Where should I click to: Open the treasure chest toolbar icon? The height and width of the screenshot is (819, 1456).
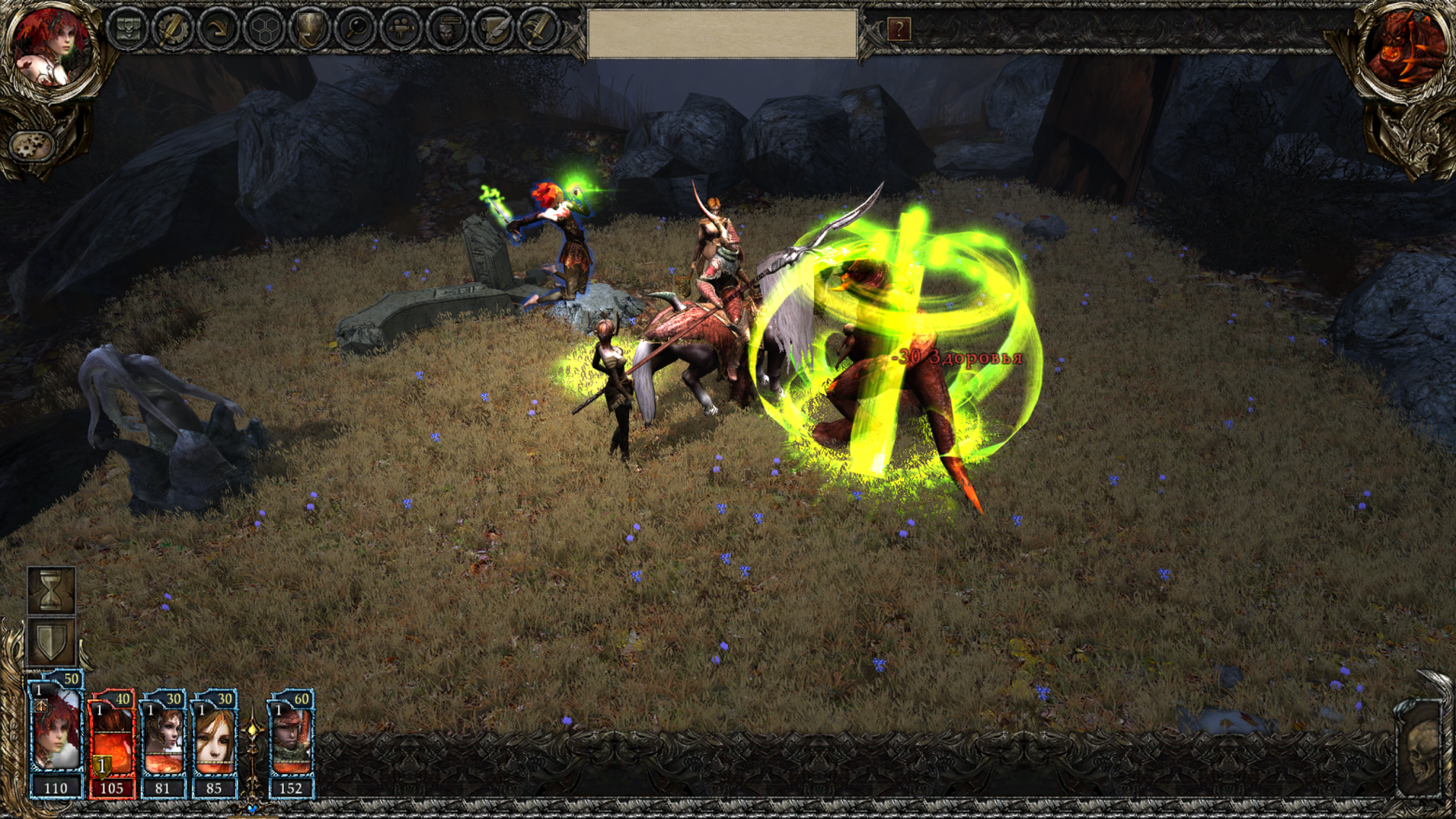[127, 29]
